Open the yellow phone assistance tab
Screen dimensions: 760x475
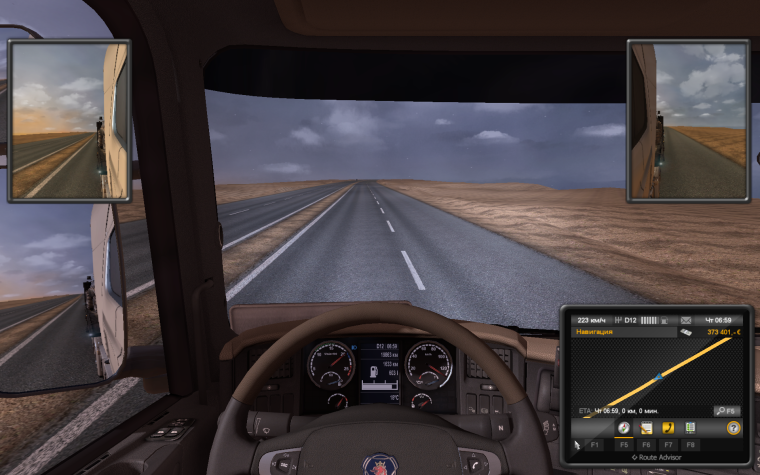click(668, 428)
